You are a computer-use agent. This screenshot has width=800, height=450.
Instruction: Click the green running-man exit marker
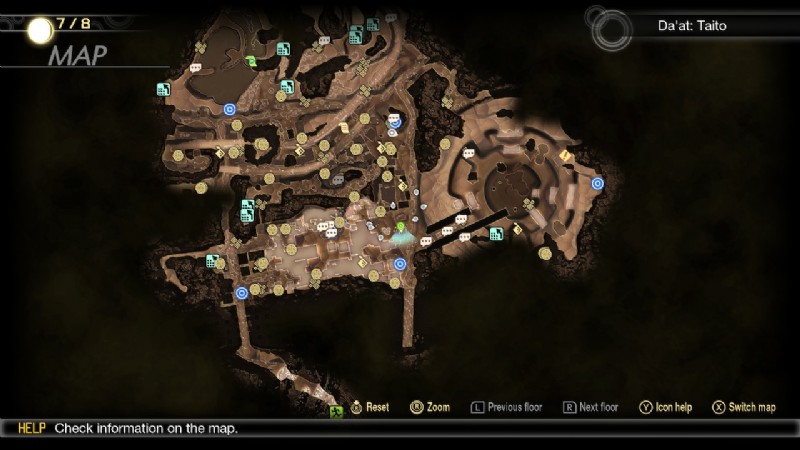[336, 411]
